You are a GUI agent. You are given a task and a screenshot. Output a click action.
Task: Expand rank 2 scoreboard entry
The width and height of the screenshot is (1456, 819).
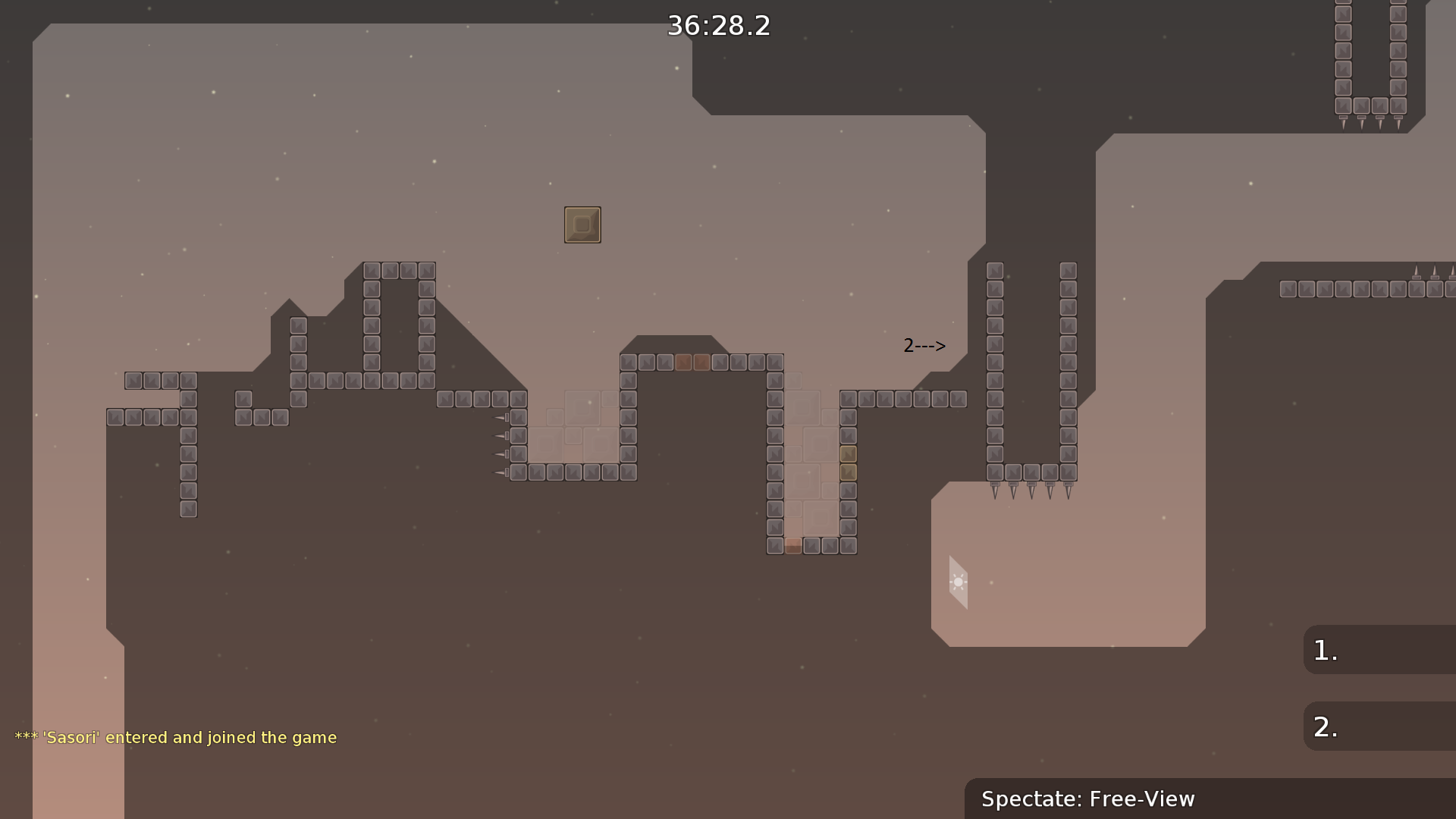tap(1379, 726)
